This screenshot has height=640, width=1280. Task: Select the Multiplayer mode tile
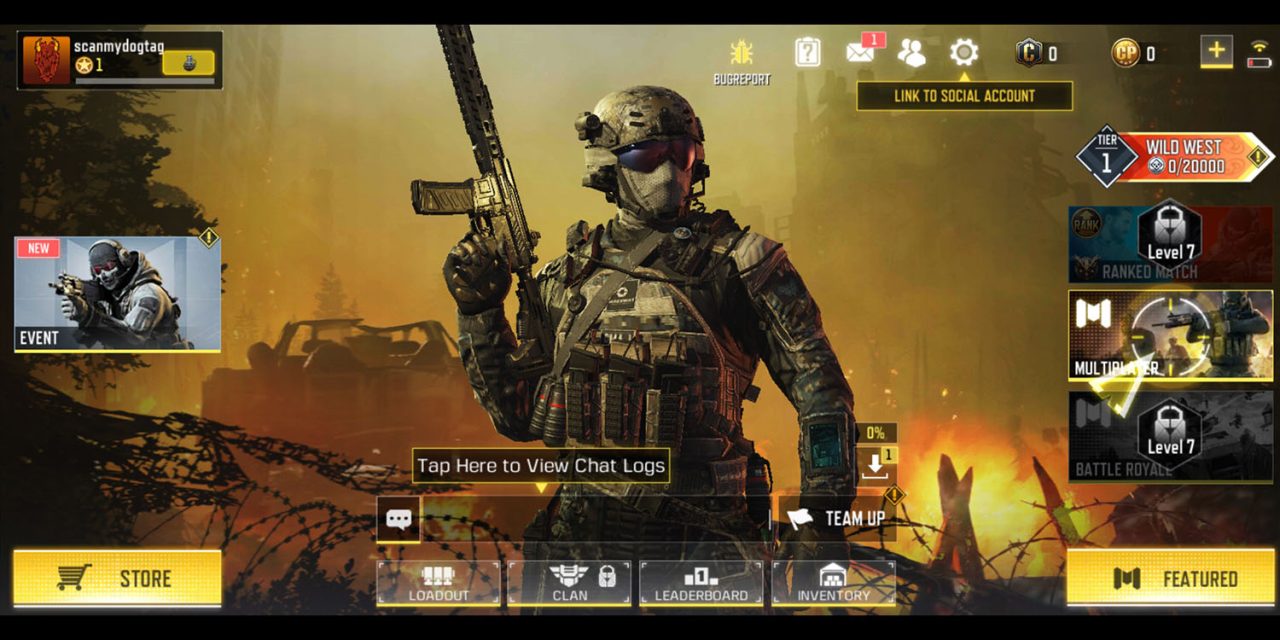click(1170, 336)
